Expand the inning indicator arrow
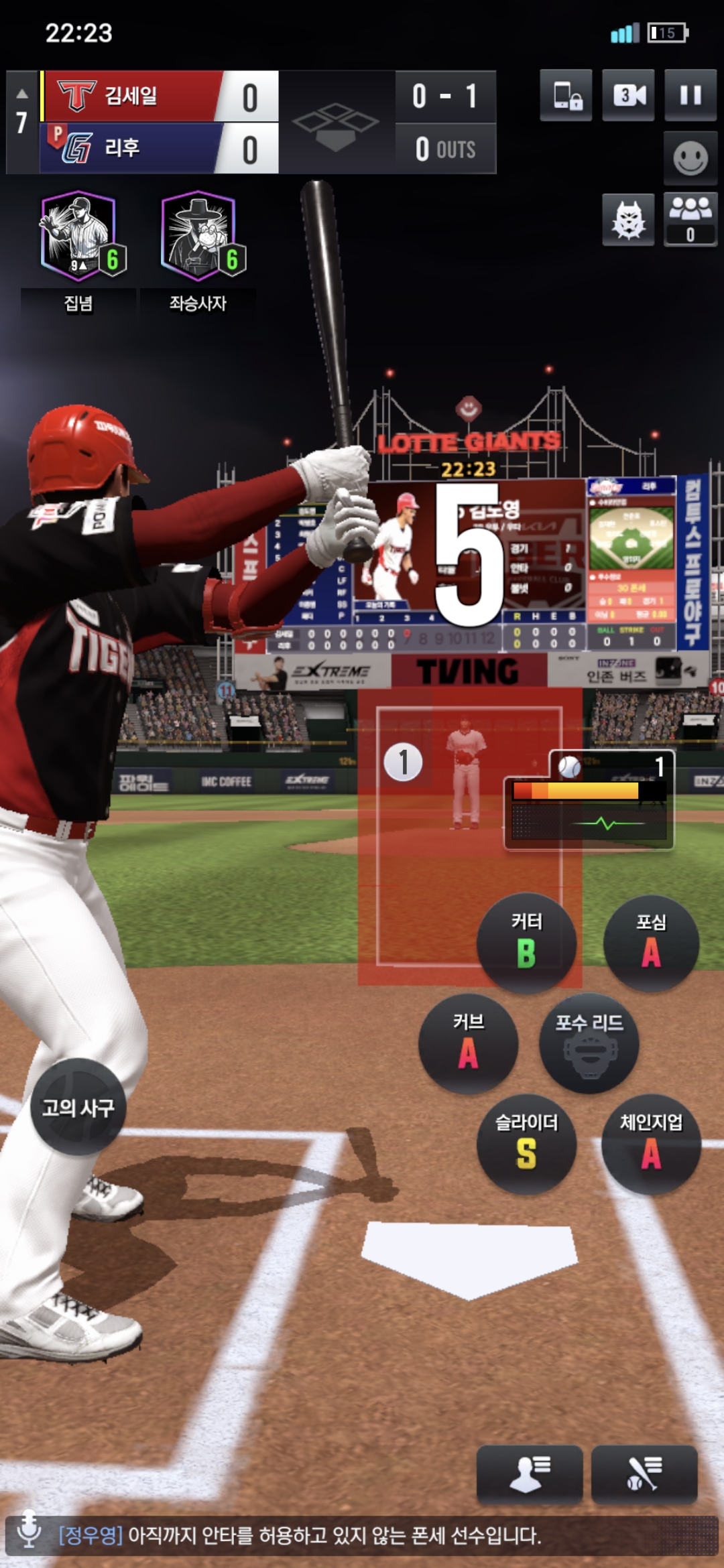This screenshot has height=1568, width=724. tap(22, 94)
